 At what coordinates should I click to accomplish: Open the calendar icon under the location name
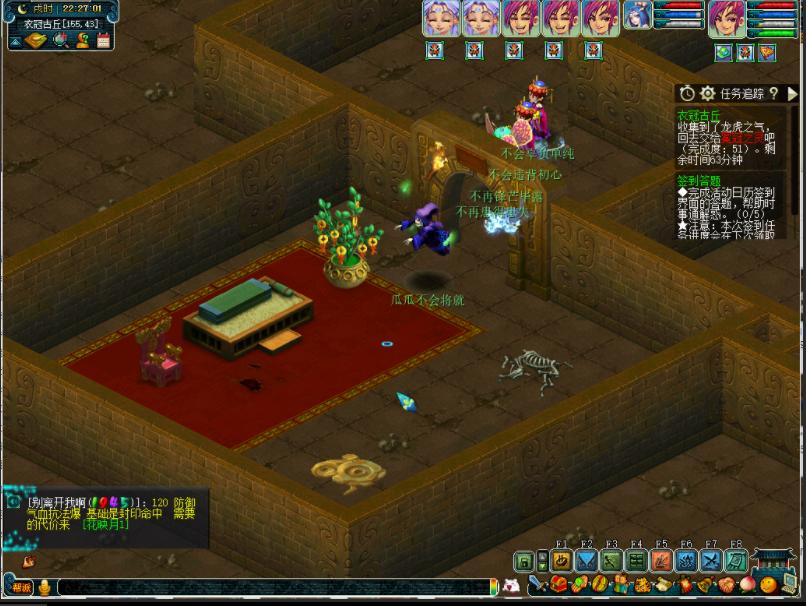[x=103, y=40]
